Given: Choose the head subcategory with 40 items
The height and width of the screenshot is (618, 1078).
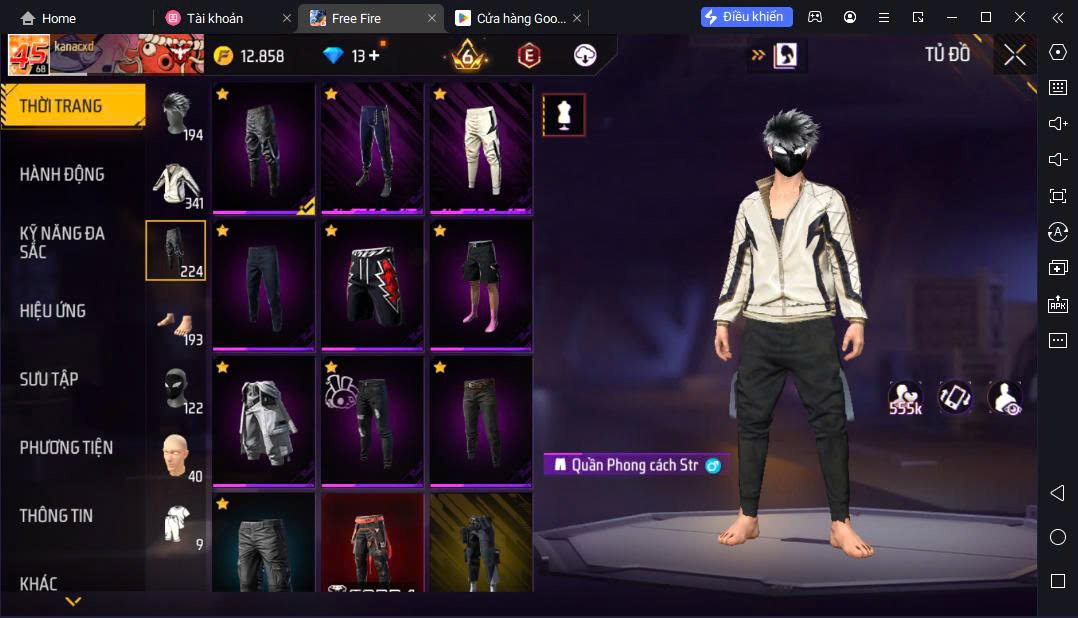Looking at the screenshot, I should coord(177,456).
